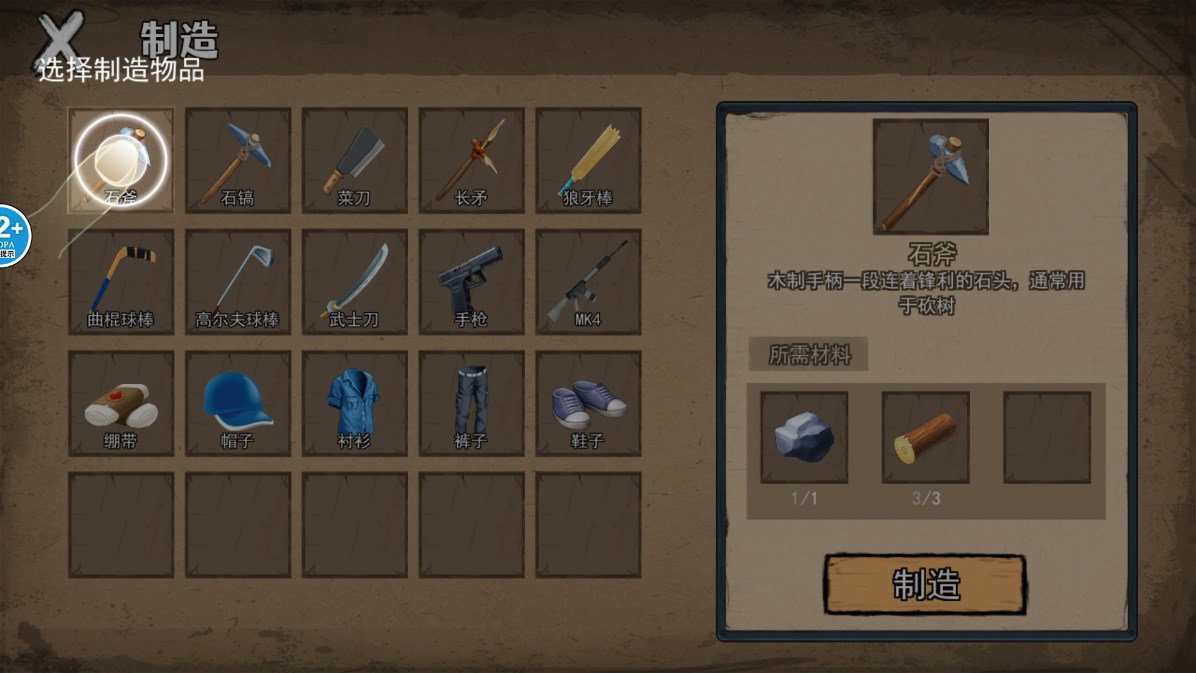Select the 衬衫 shirt recipe
The height and width of the screenshot is (673, 1196).
click(355, 402)
